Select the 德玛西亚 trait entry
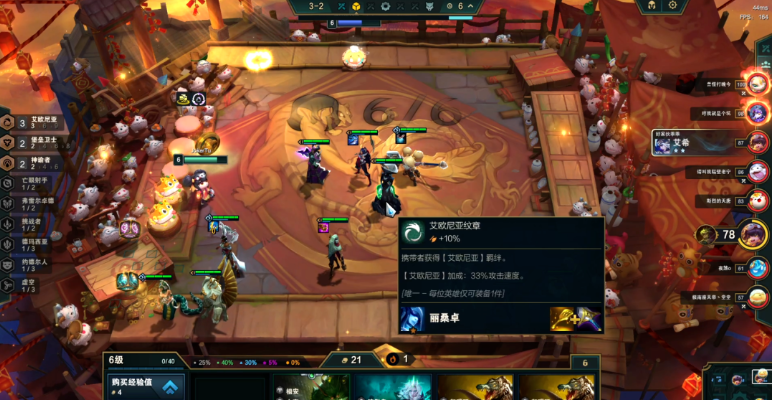The height and width of the screenshot is (400, 773). pyautogui.click(x=42, y=243)
